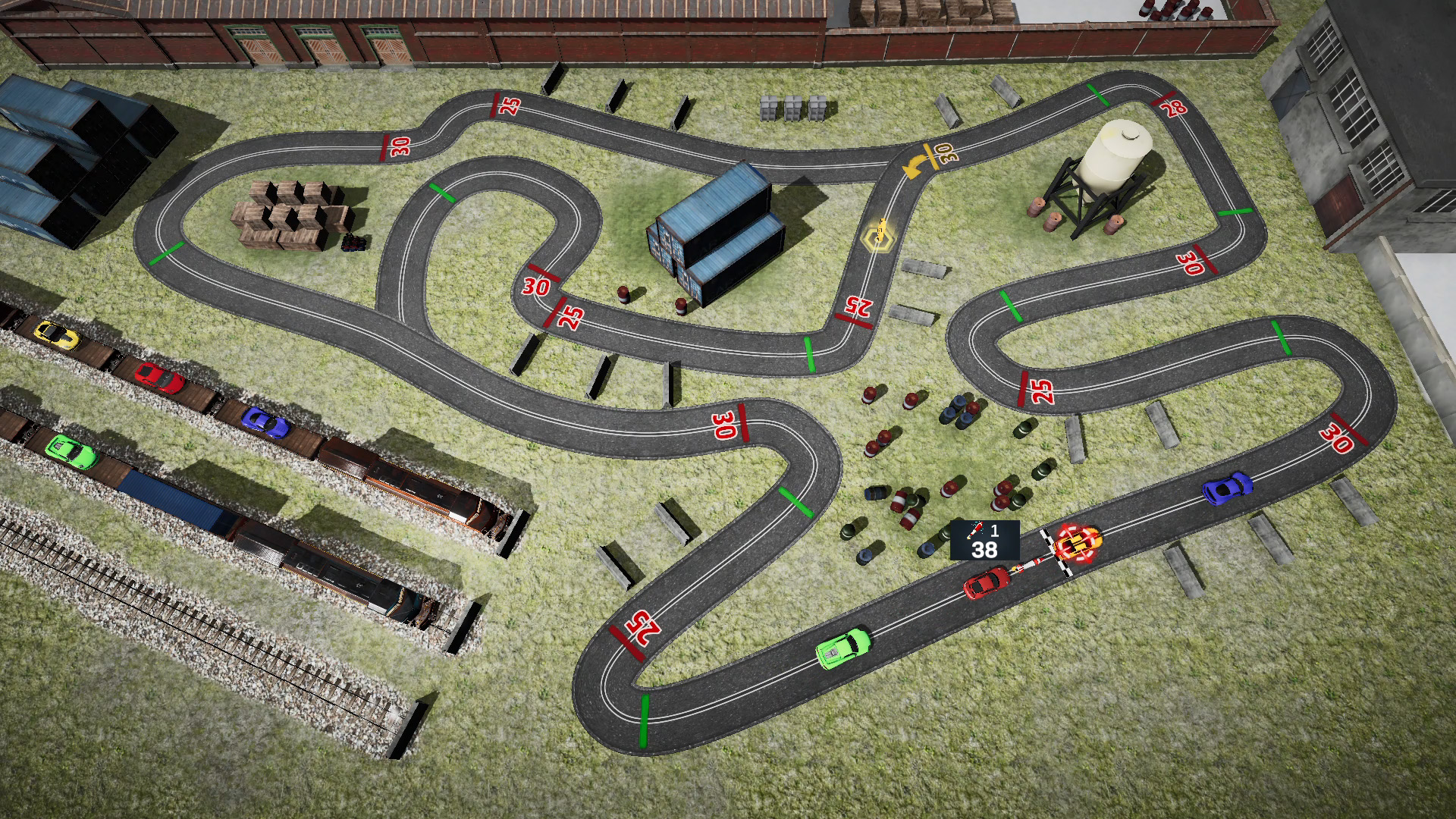Click the red crosshair targeting reticle on the yellow car

1078,542
